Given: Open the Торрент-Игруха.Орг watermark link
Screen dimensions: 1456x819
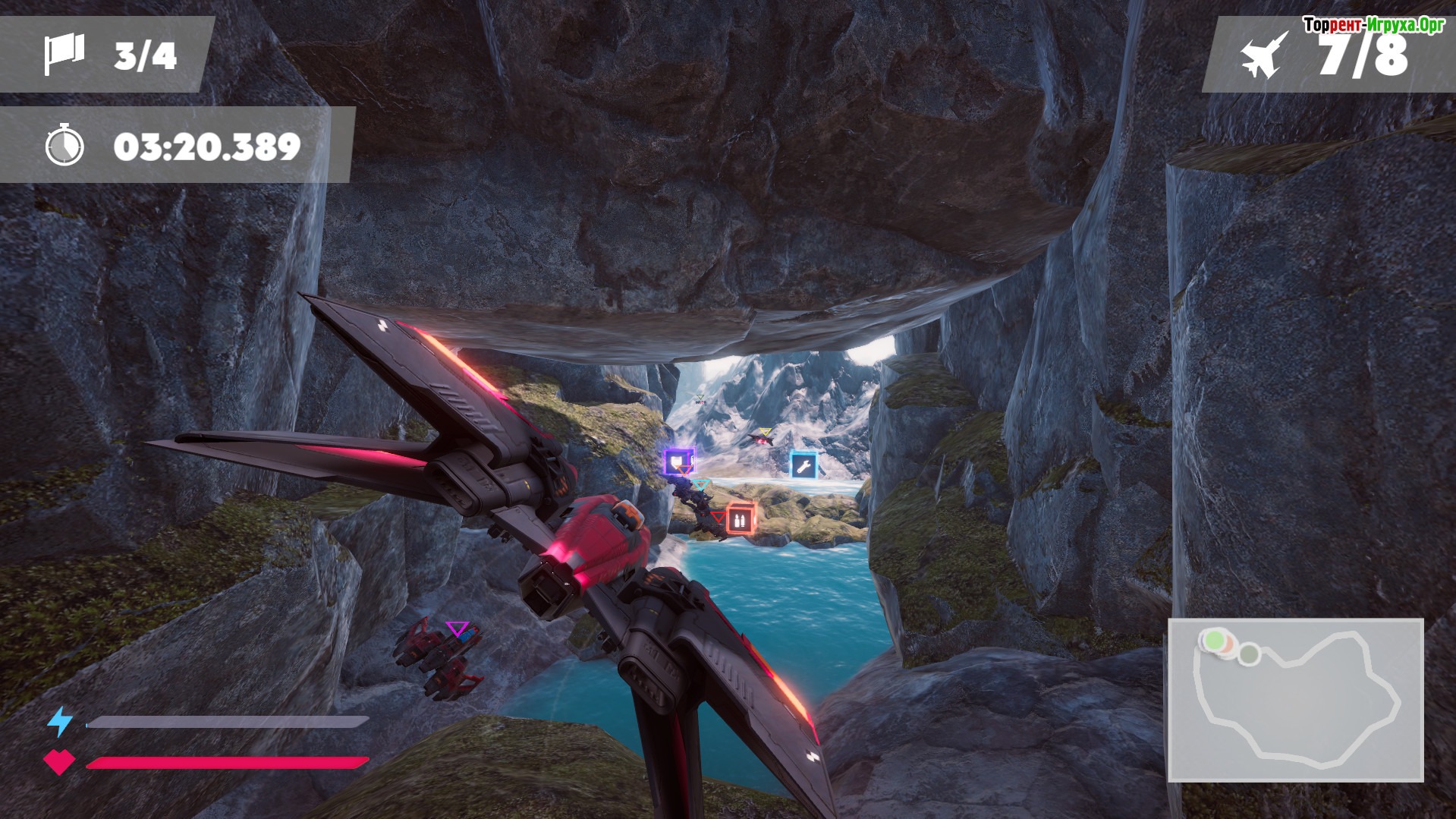Looking at the screenshot, I should (x=1373, y=25).
